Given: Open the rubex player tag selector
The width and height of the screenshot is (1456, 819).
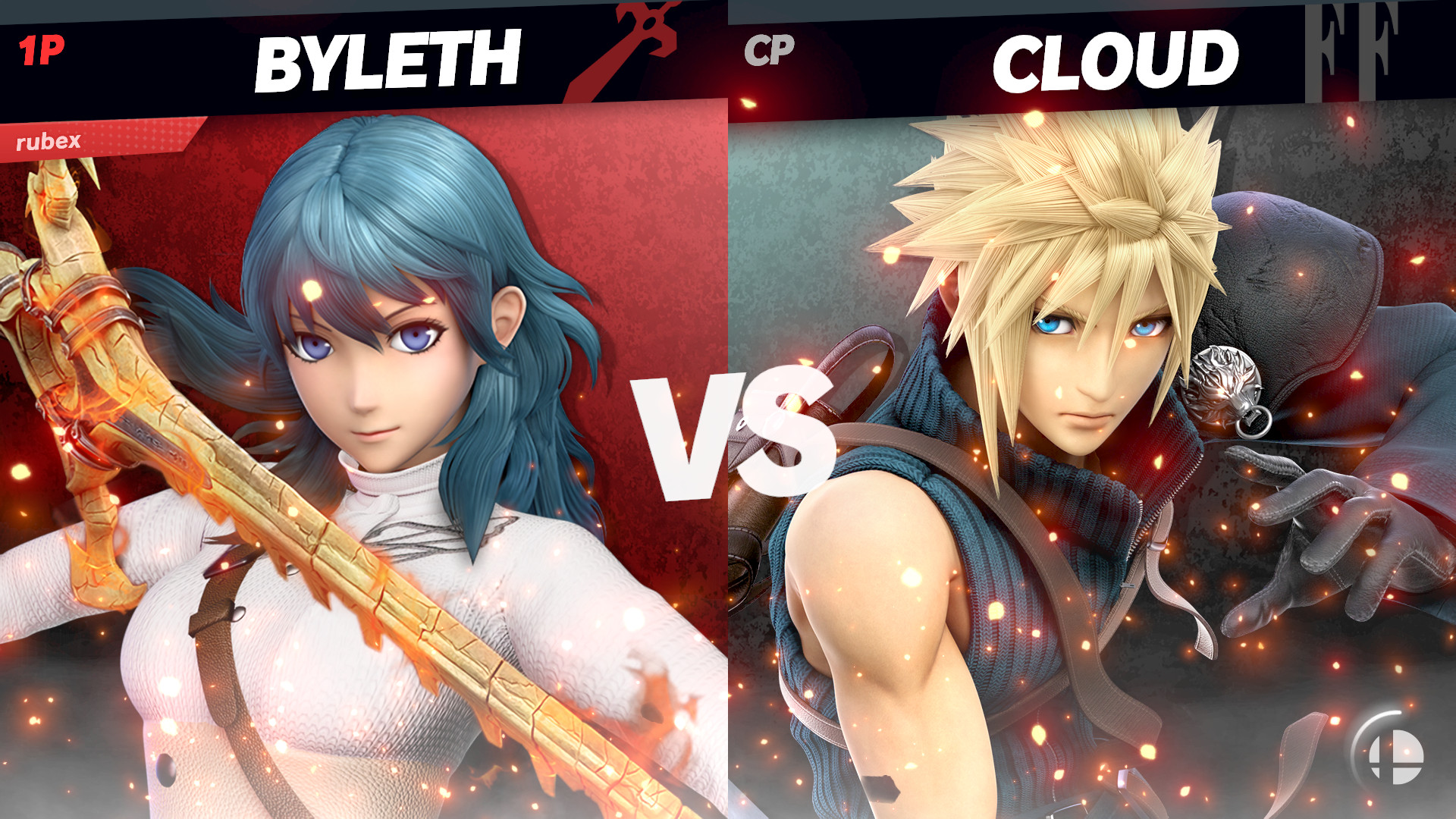Looking at the screenshot, I should (49, 140).
